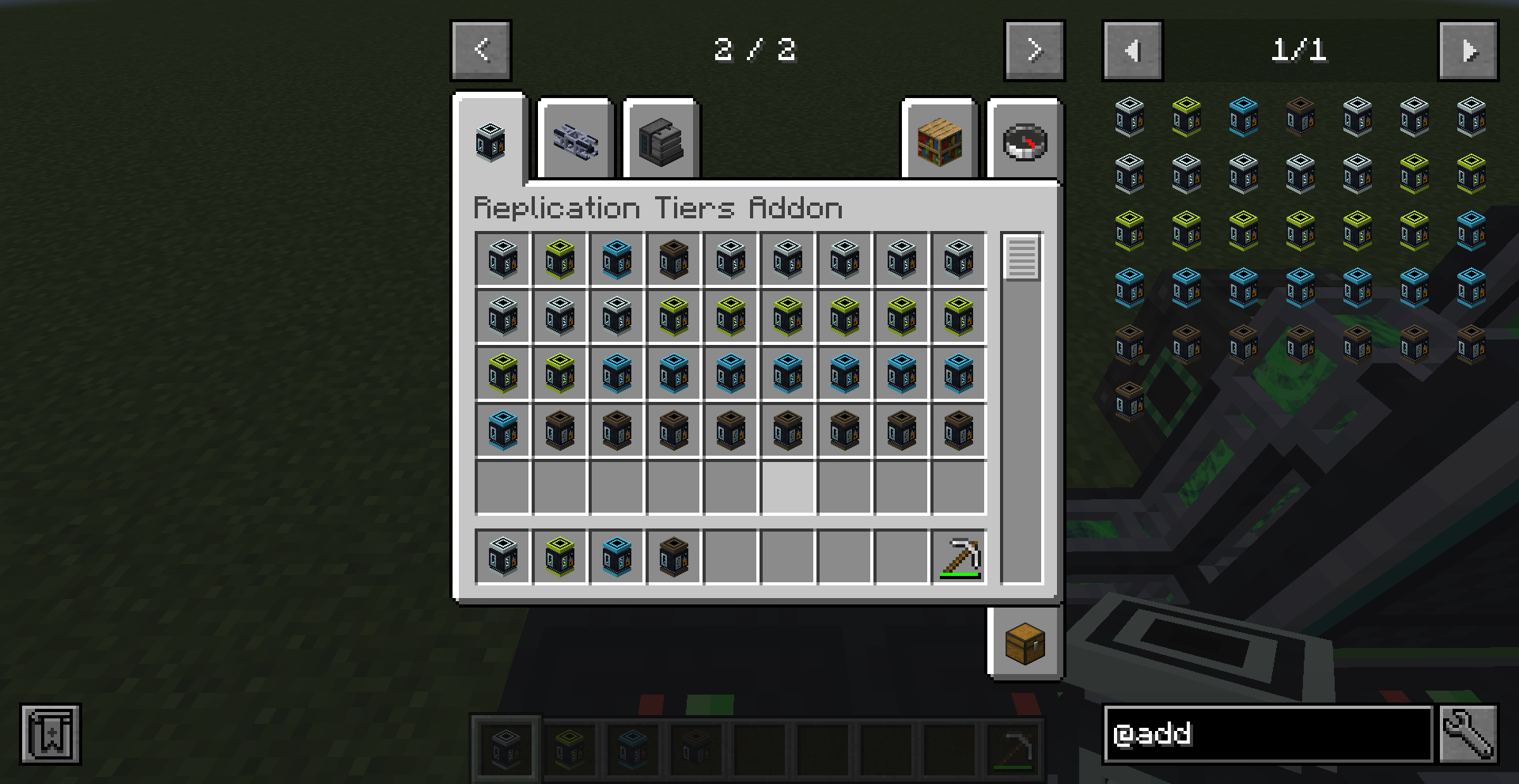Select the black chip block in the first grid slot
This screenshot has height=784, width=1519.
pyautogui.click(x=502, y=259)
